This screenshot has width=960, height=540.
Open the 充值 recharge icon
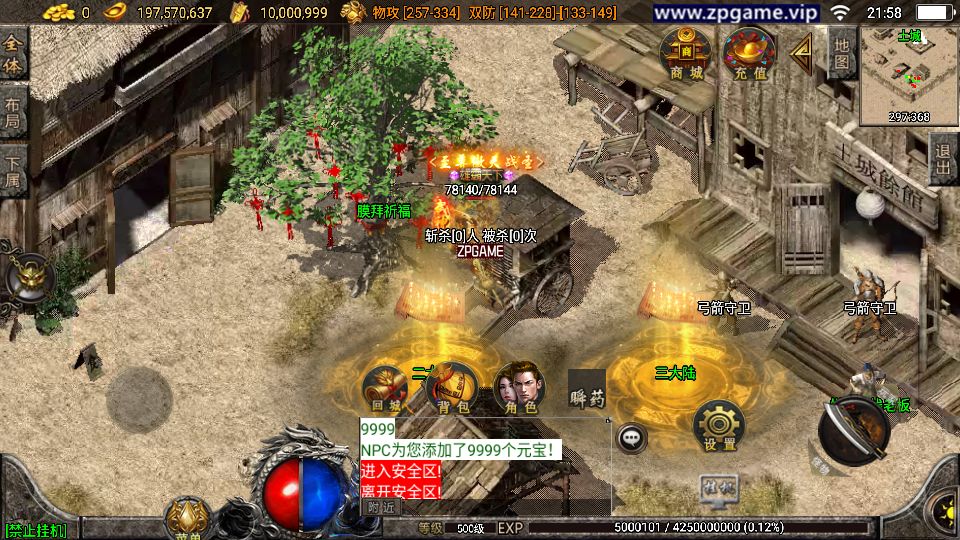point(750,54)
